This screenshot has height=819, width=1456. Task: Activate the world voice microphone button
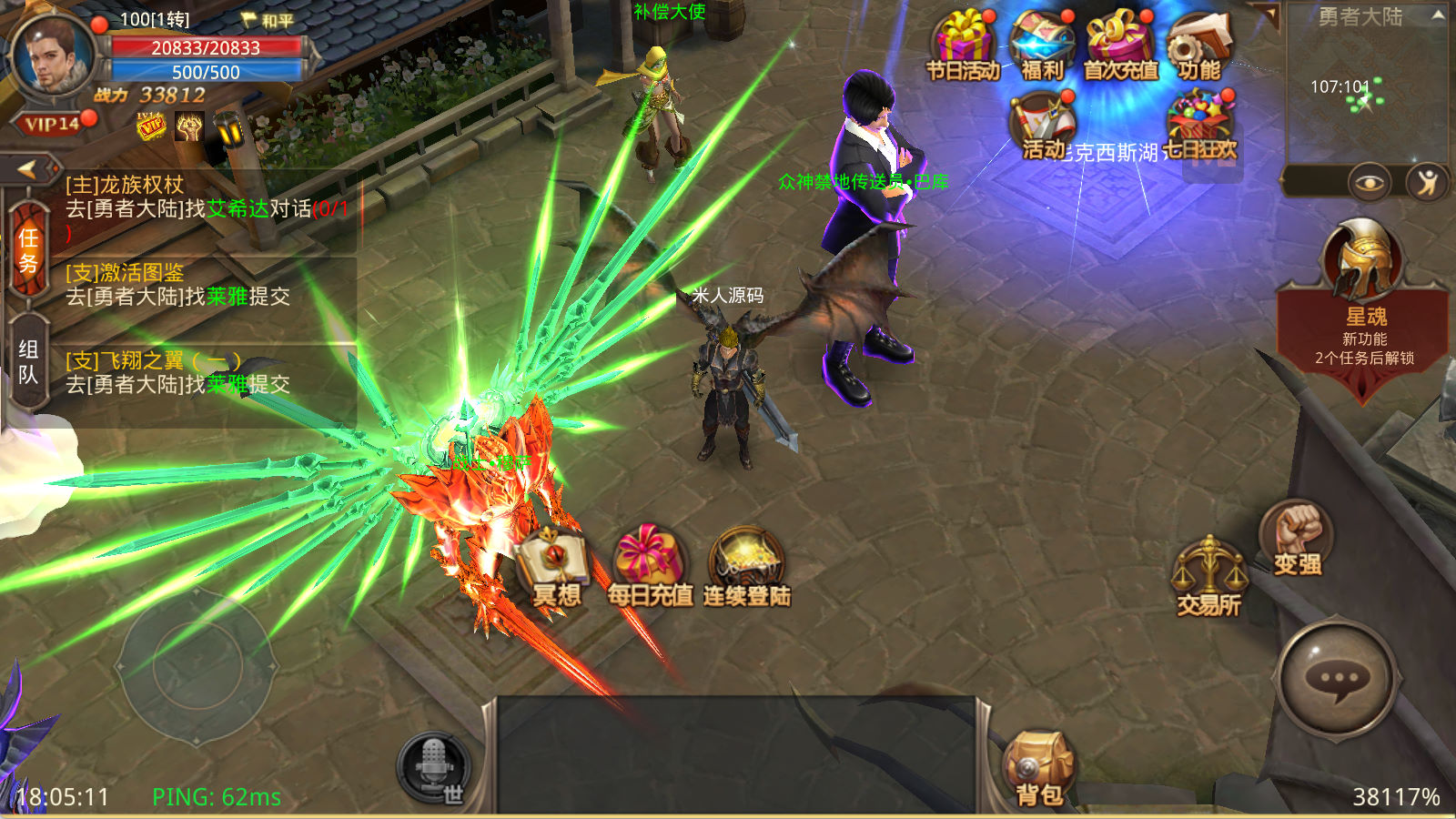tap(434, 766)
